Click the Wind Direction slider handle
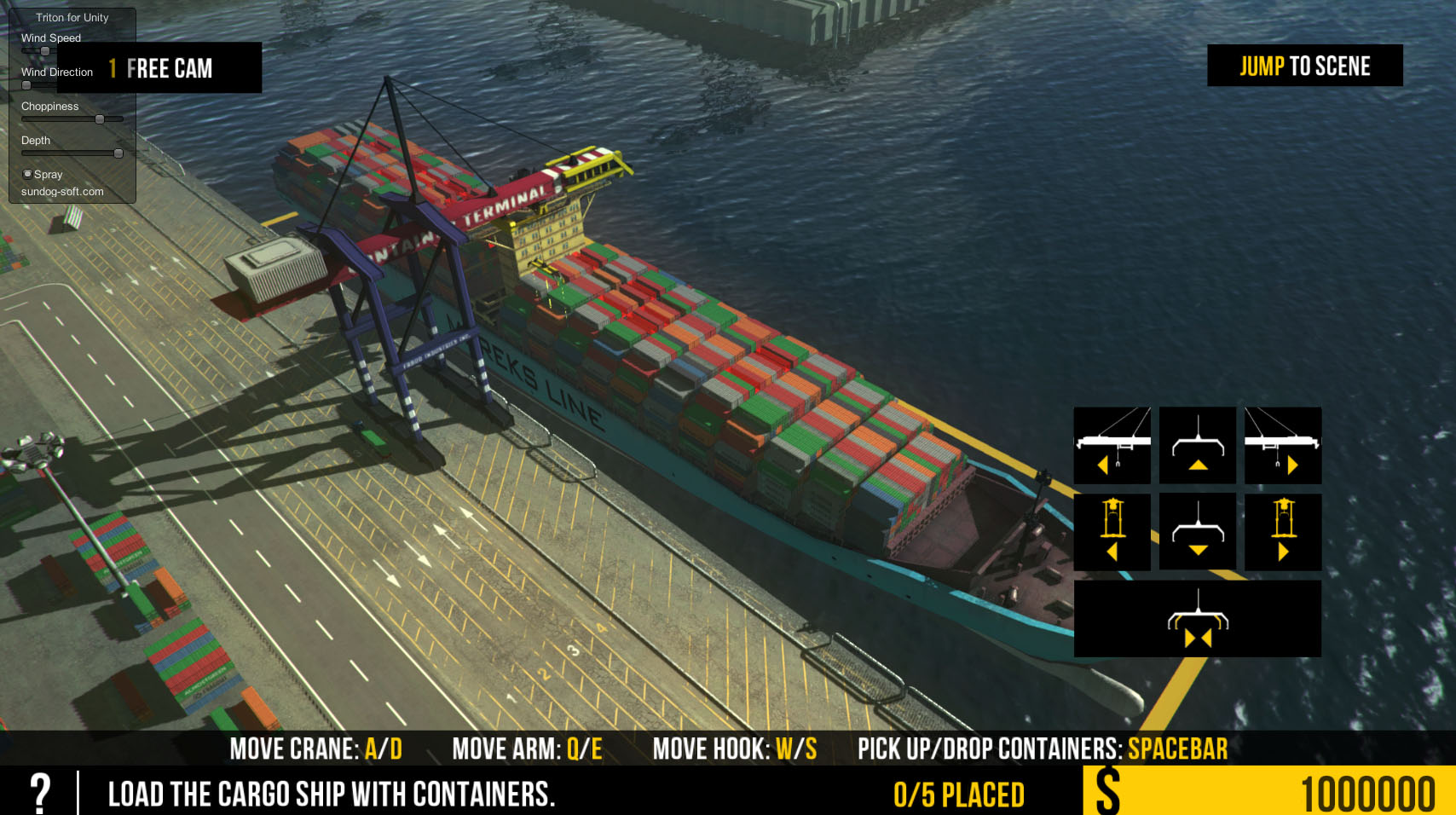 coord(26,85)
